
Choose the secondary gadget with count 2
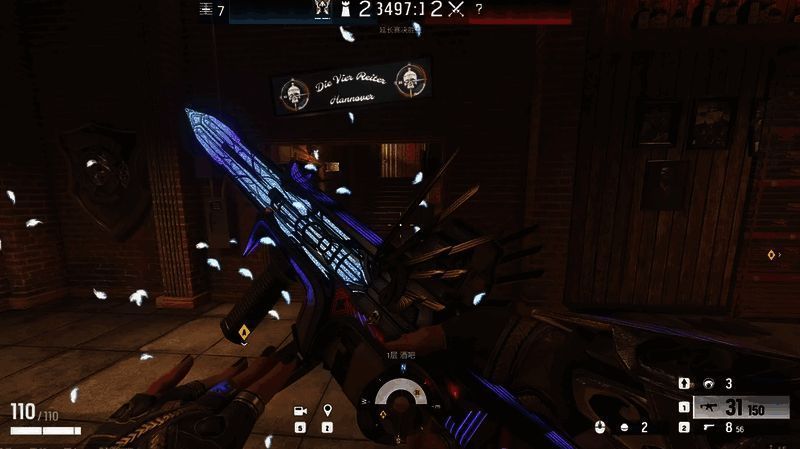coord(625,427)
